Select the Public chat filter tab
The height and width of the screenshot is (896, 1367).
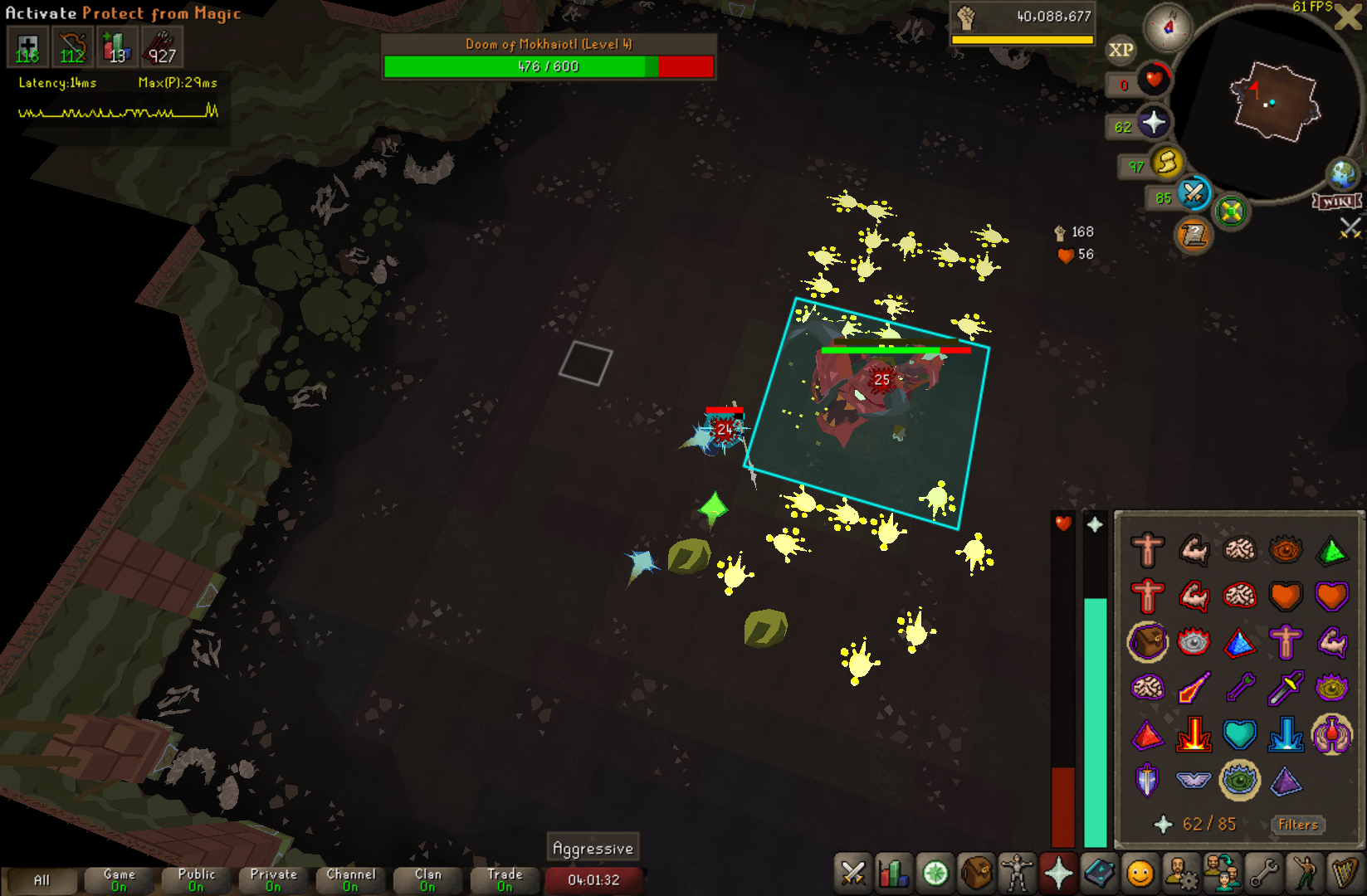[x=196, y=879]
